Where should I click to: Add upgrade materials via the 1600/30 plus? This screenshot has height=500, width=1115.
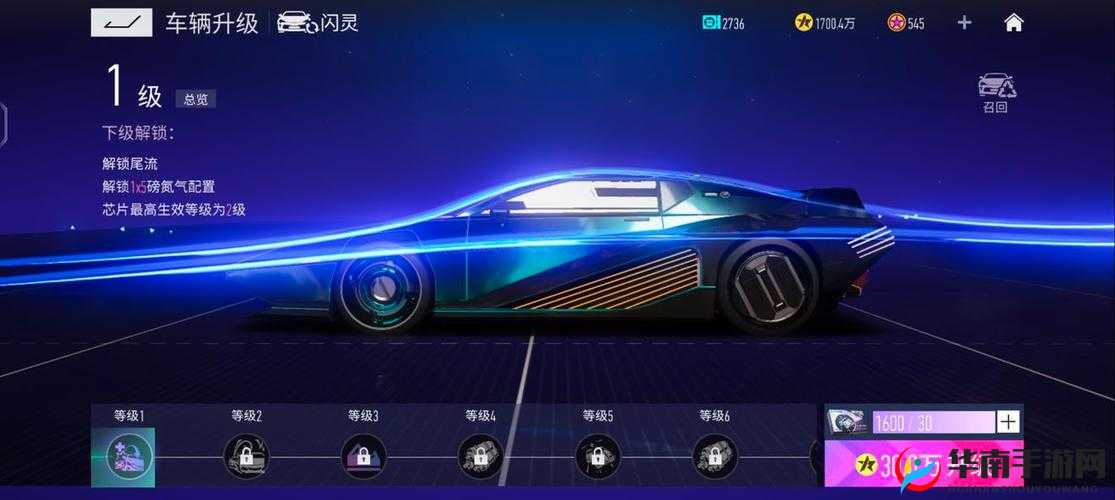coord(1009,422)
